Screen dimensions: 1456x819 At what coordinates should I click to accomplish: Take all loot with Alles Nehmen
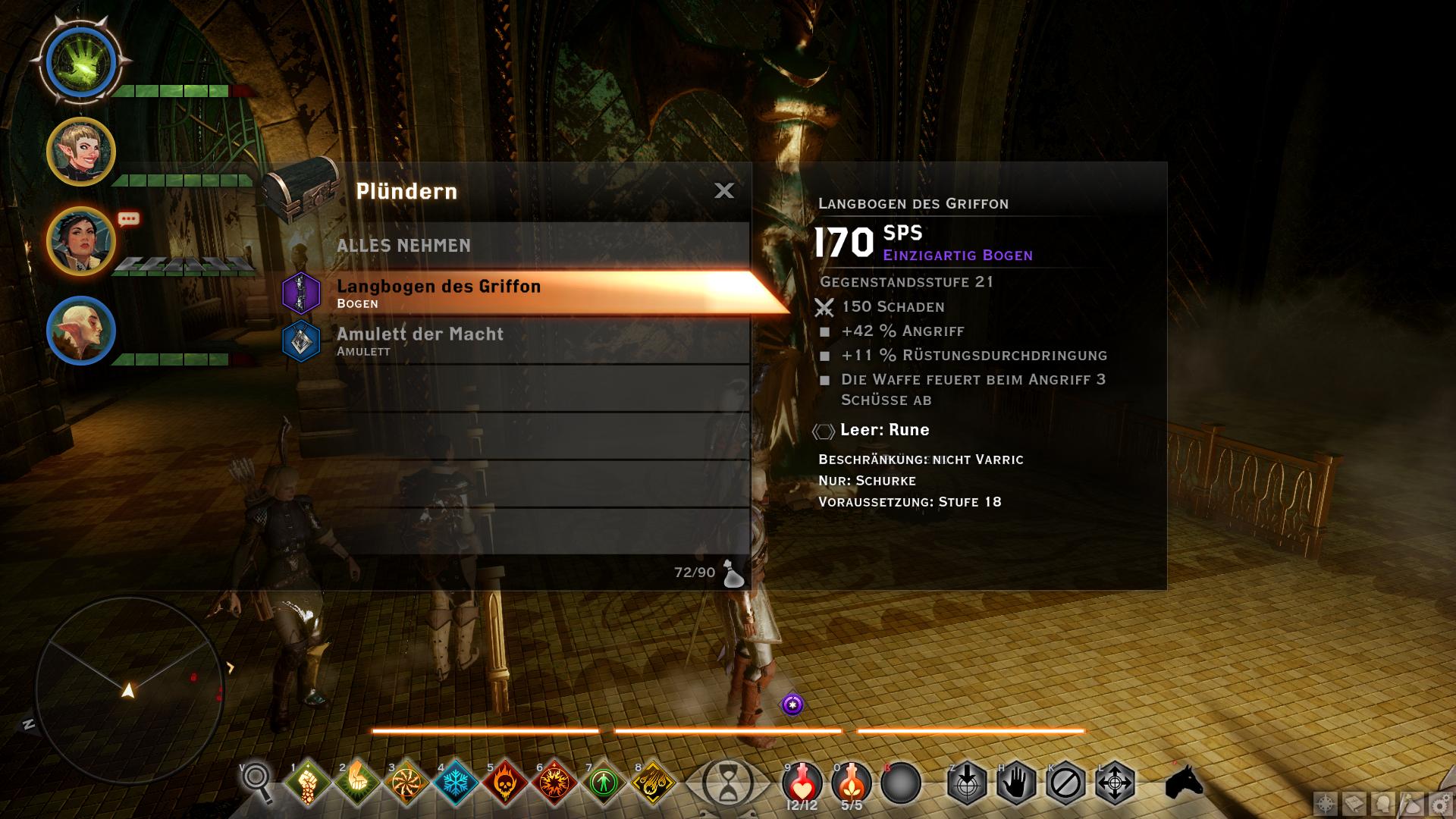click(403, 246)
